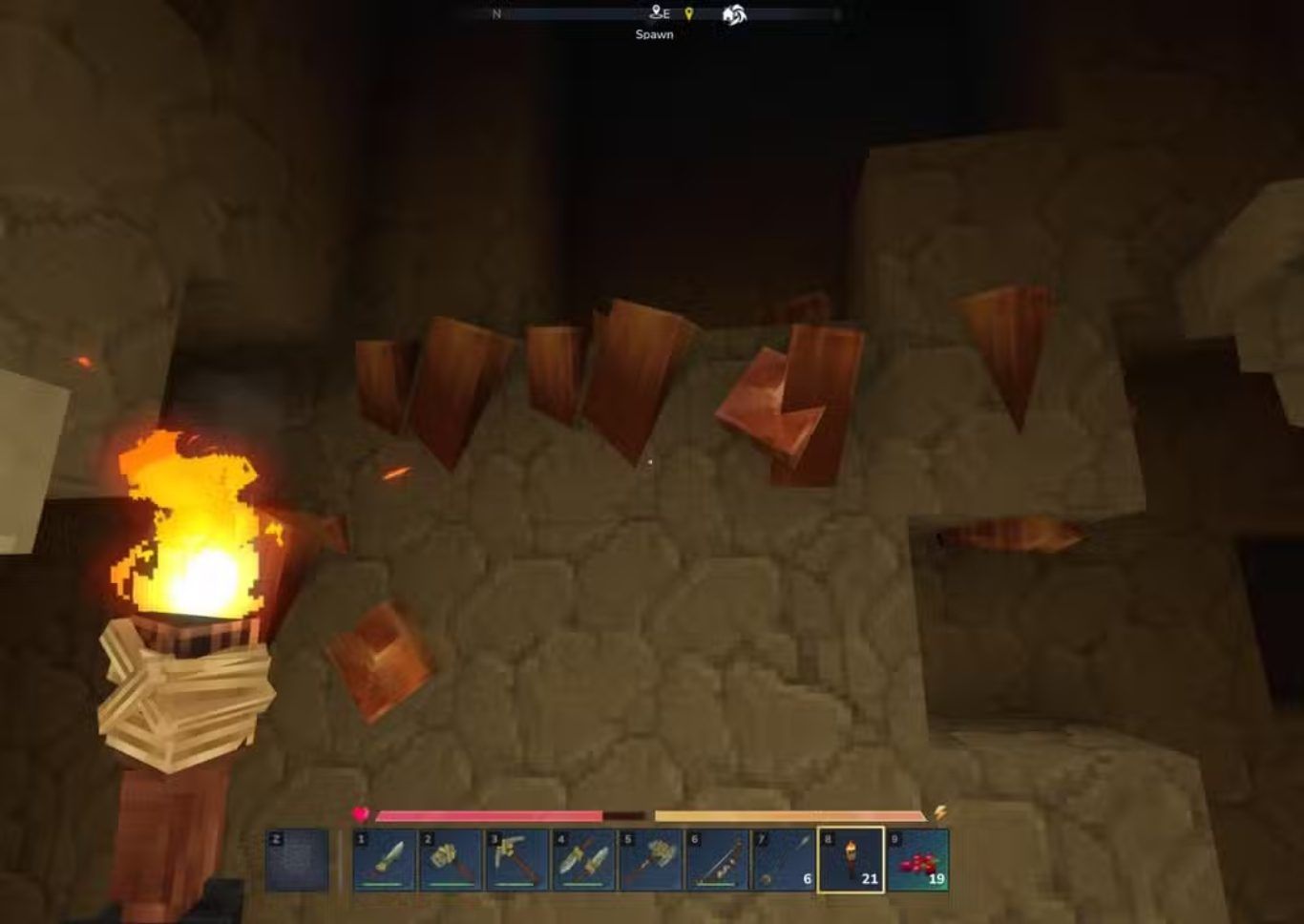
Task: Click the white swirl marker on the compass
Action: [734, 14]
